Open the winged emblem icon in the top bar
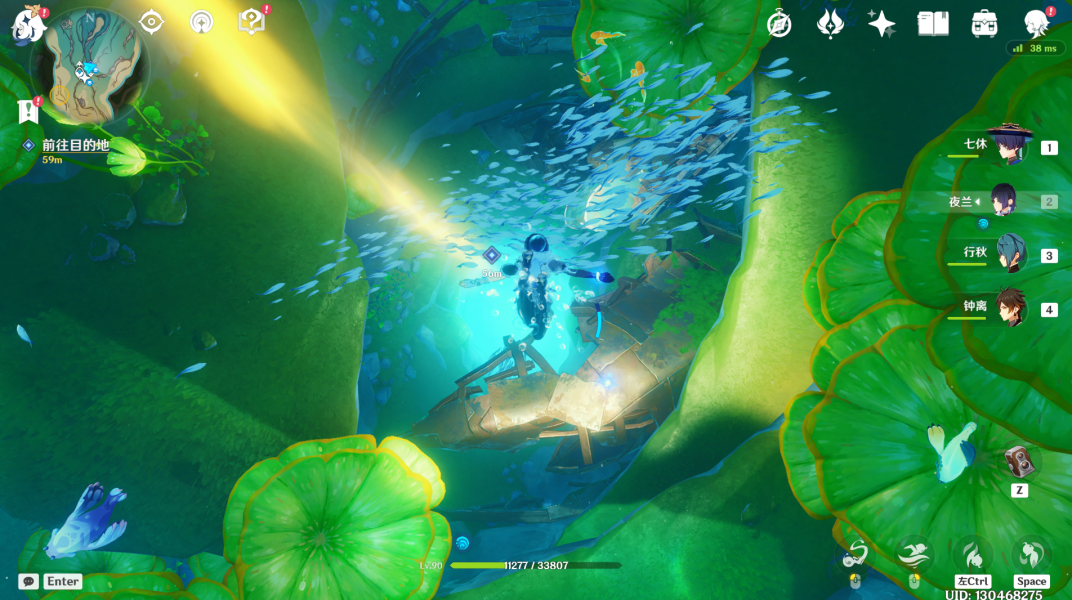1072x600 pixels. click(830, 24)
